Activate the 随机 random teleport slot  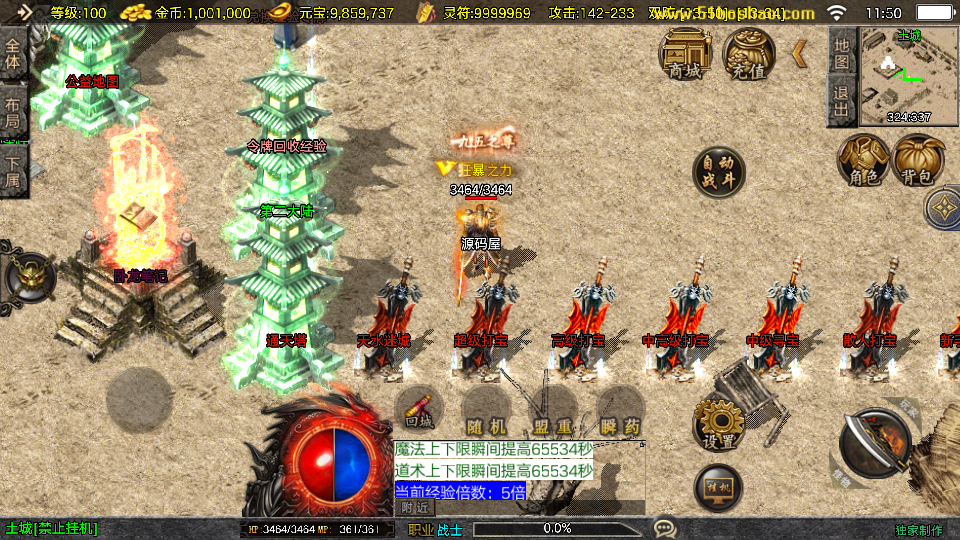(x=486, y=412)
